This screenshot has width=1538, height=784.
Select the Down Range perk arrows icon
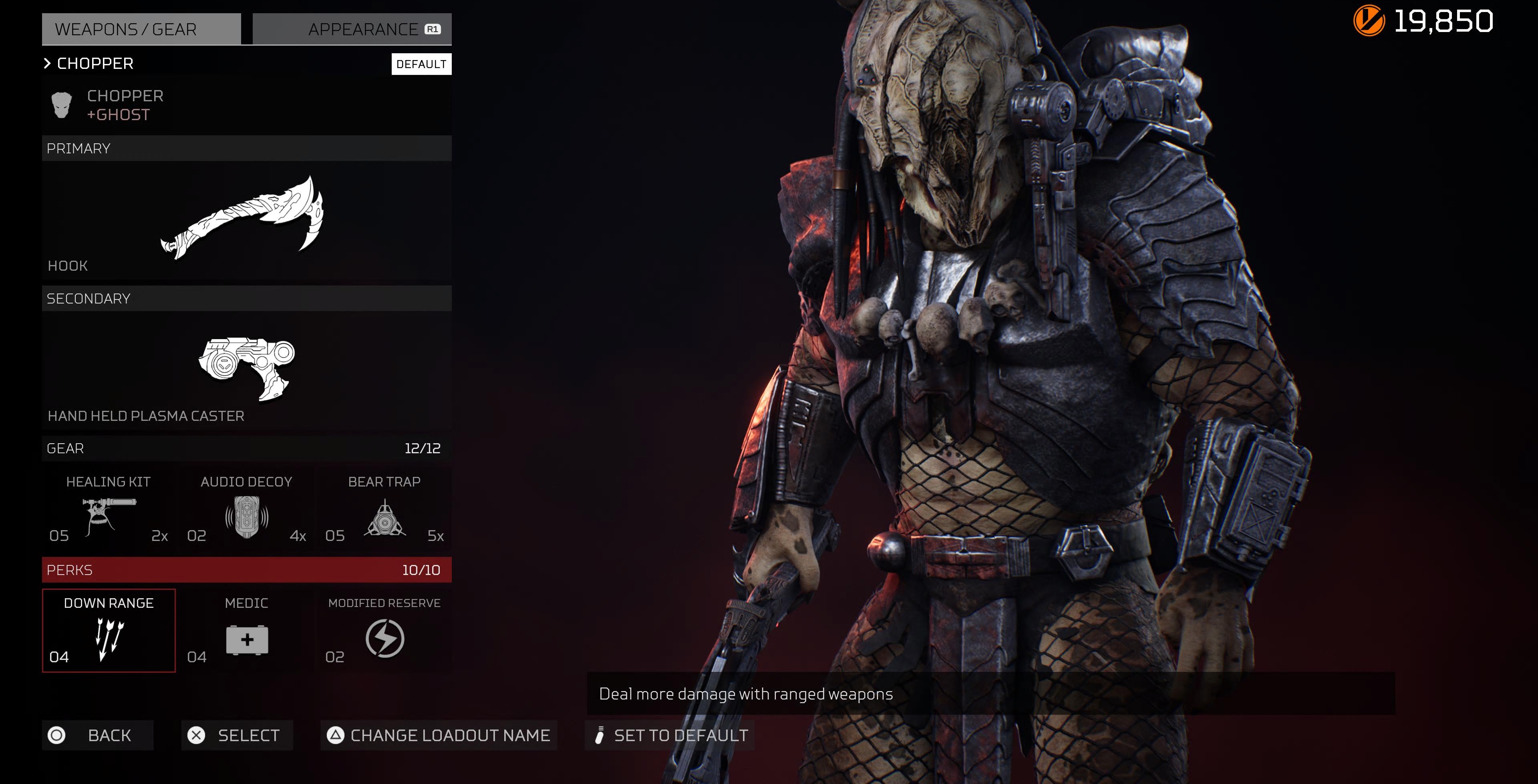pos(109,637)
